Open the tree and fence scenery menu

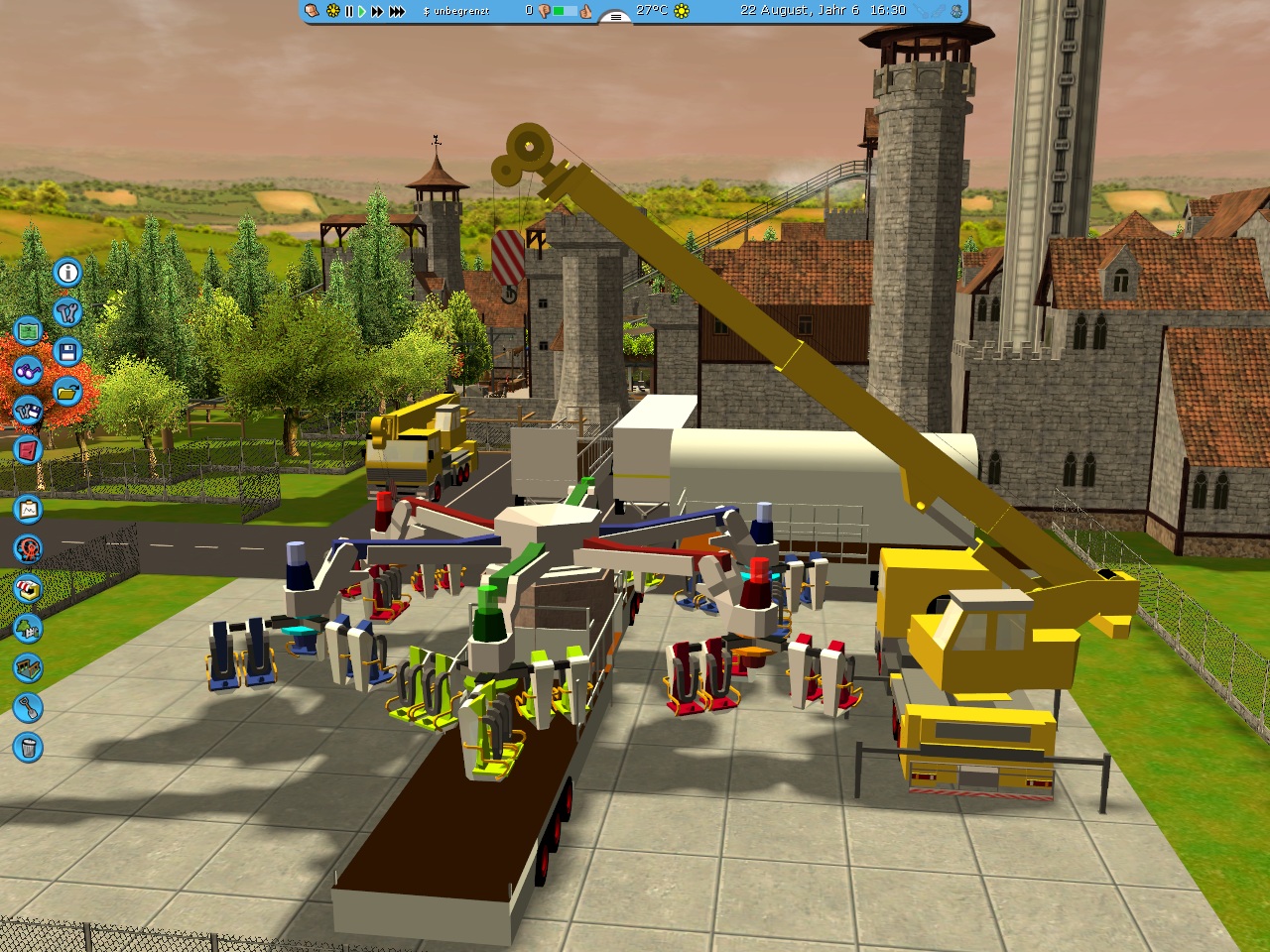pos(28,628)
